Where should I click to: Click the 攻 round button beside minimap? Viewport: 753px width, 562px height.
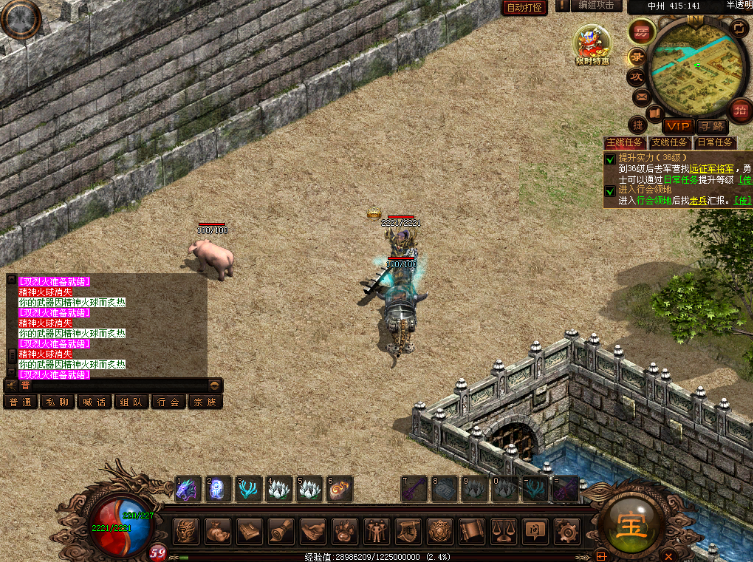point(635,77)
